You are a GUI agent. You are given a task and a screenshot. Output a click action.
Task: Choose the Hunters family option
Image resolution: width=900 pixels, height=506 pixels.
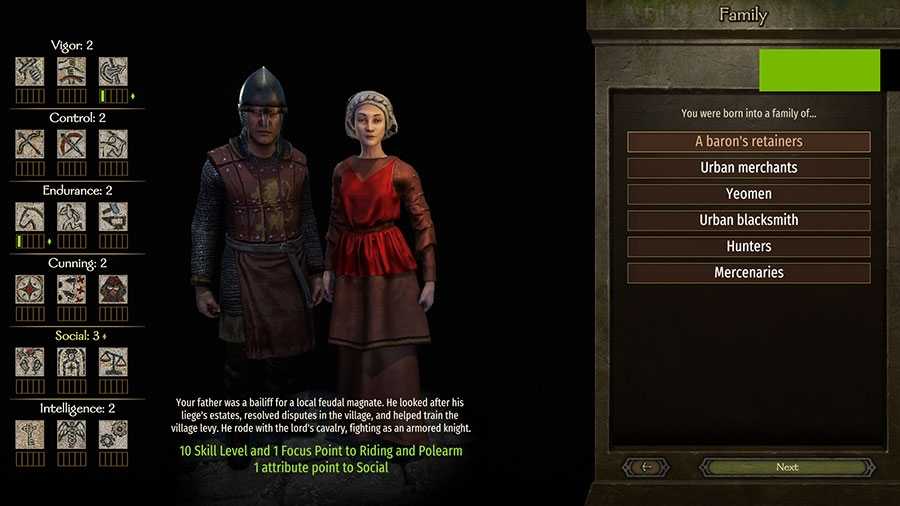[748, 246]
